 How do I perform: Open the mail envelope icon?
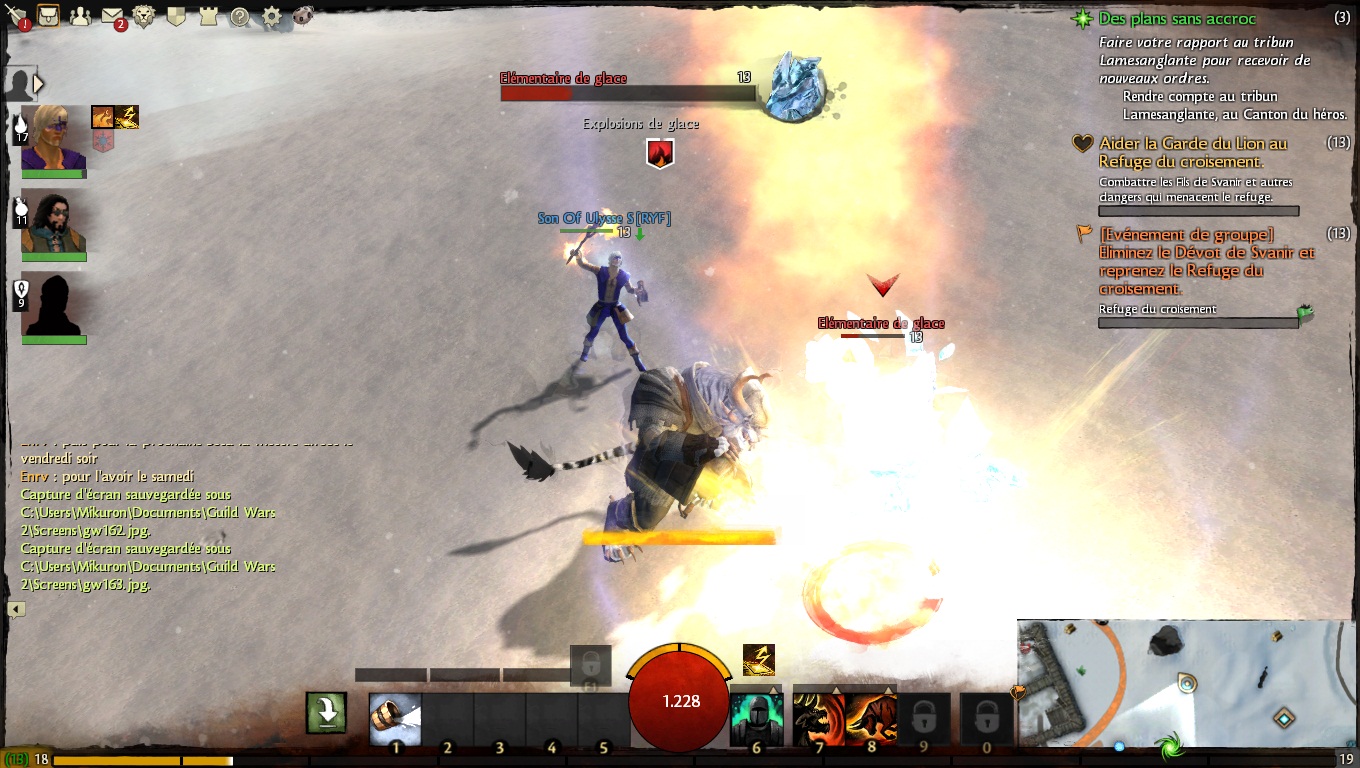[x=112, y=16]
